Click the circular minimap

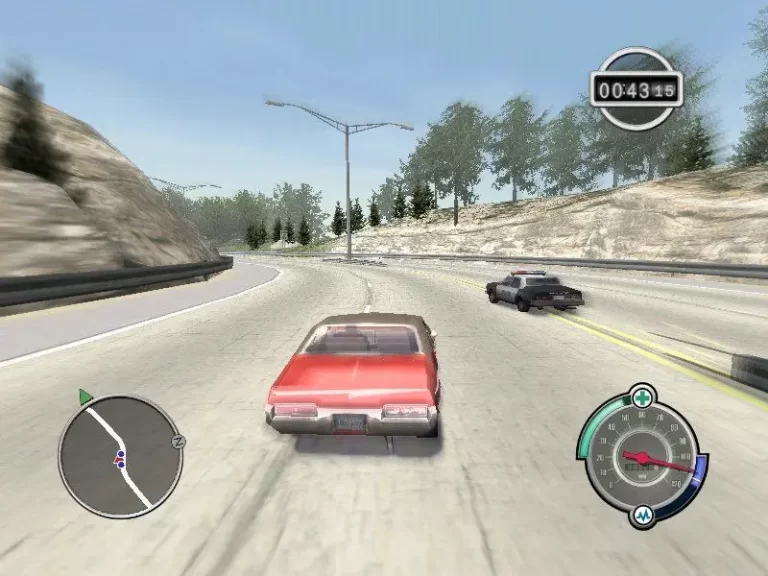pos(119,456)
